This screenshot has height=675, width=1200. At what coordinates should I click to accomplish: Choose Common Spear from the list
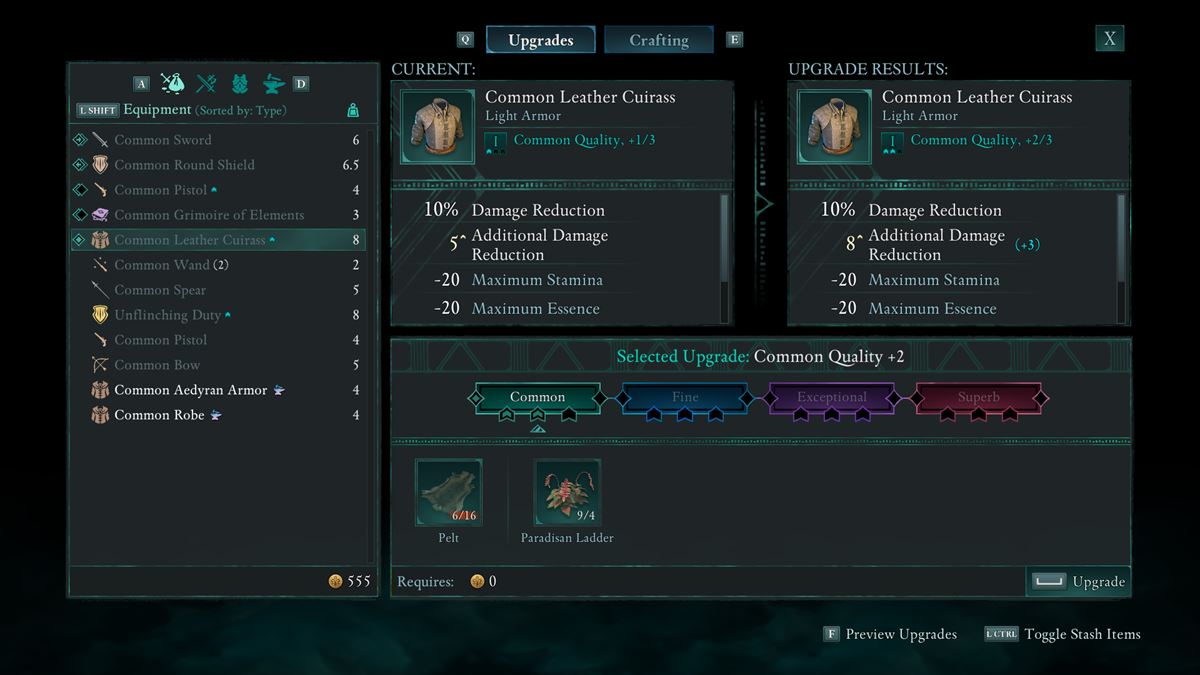pyautogui.click(x=160, y=290)
